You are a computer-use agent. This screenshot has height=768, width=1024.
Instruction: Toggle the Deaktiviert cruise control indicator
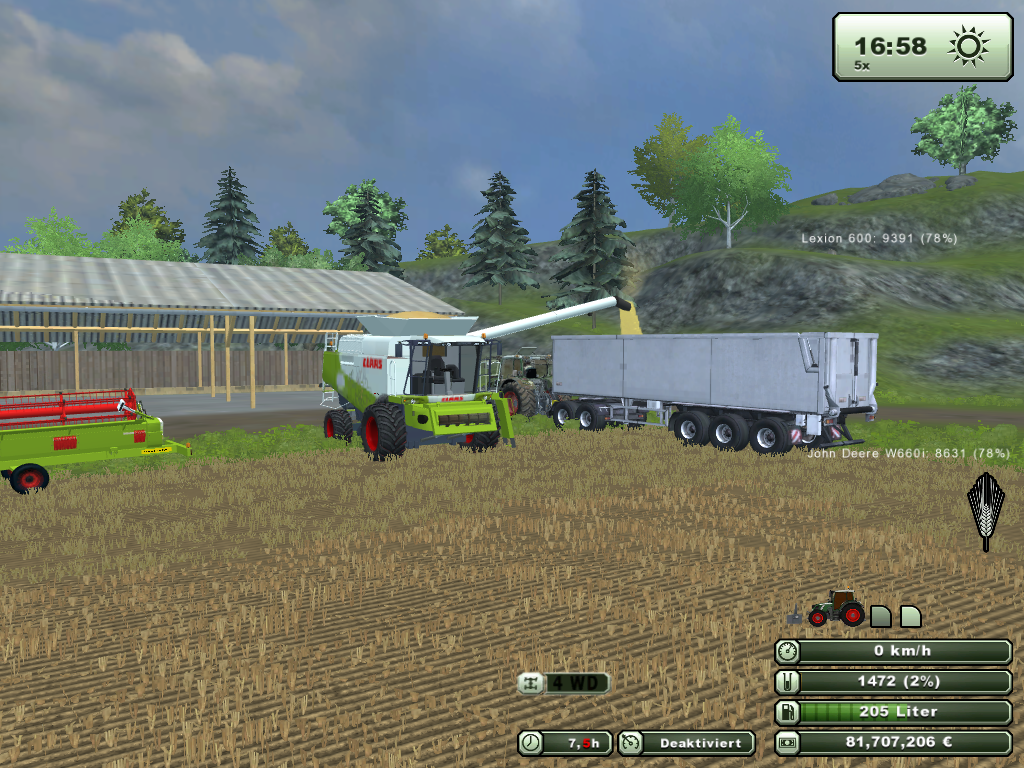(685, 743)
